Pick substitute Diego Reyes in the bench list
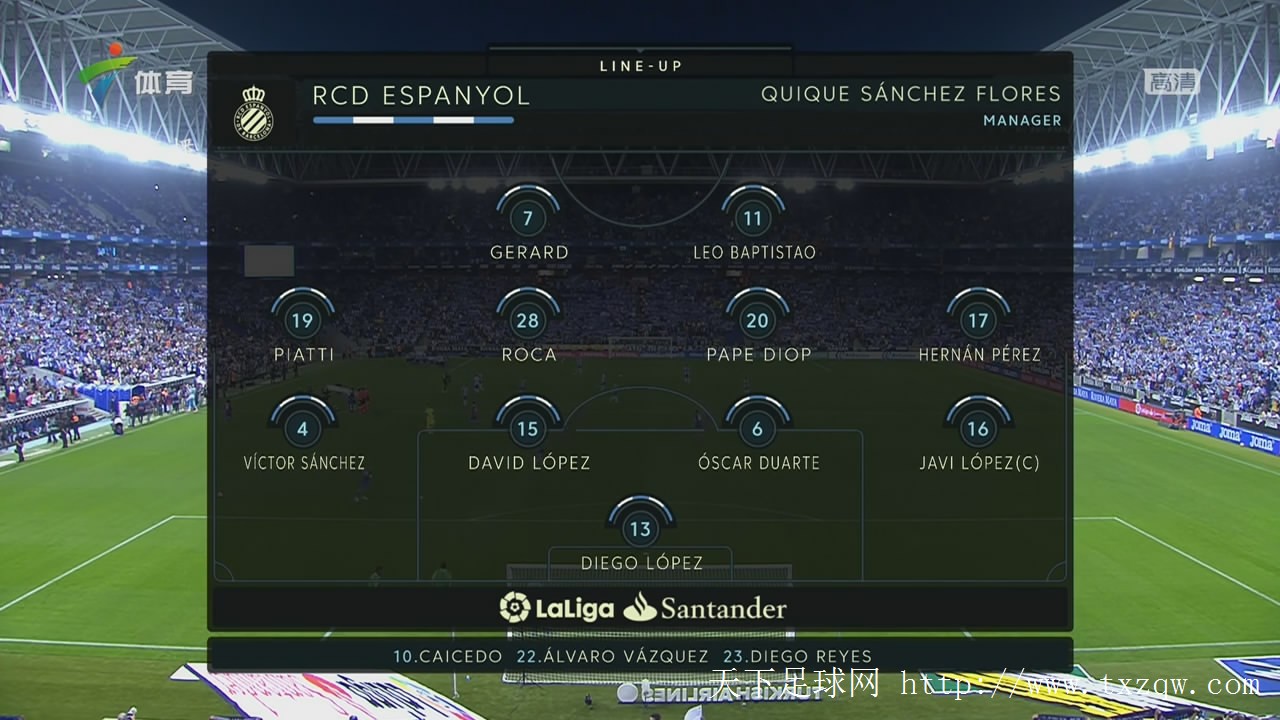 [x=797, y=657]
